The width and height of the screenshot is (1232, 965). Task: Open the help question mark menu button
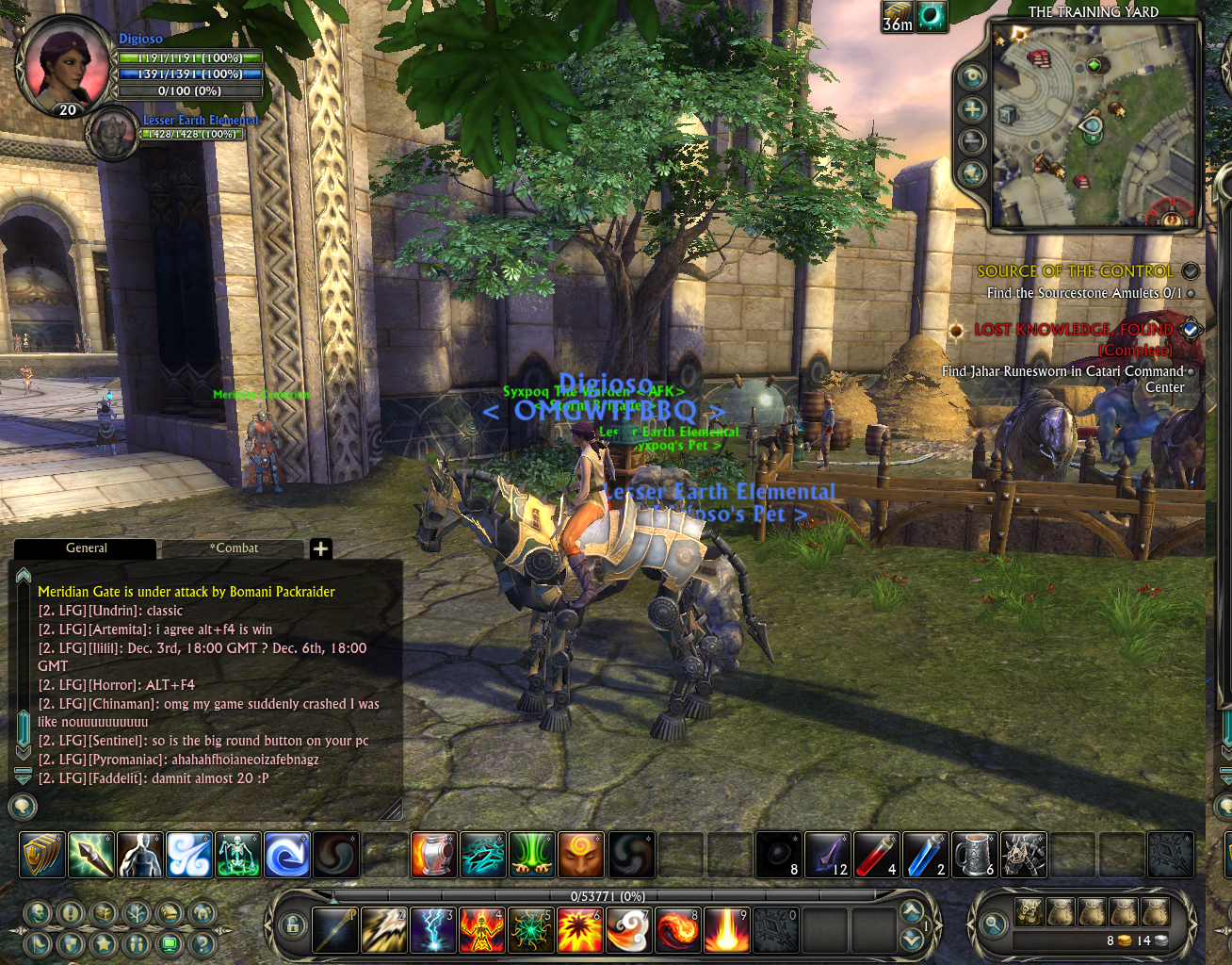tap(201, 943)
